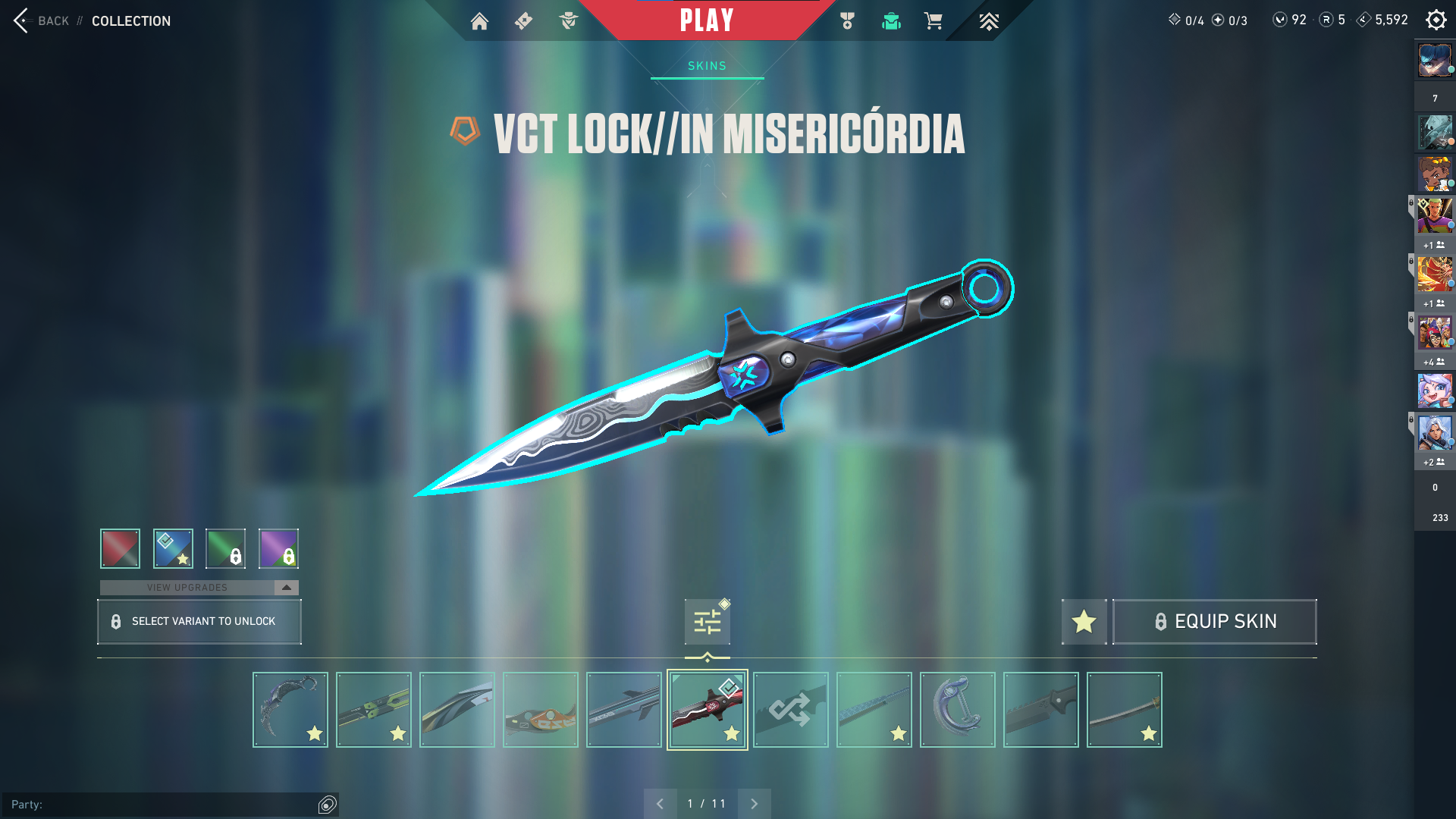Open the settings gear
The height and width of the screenshot is (819, 1456).
[1436, 20]
